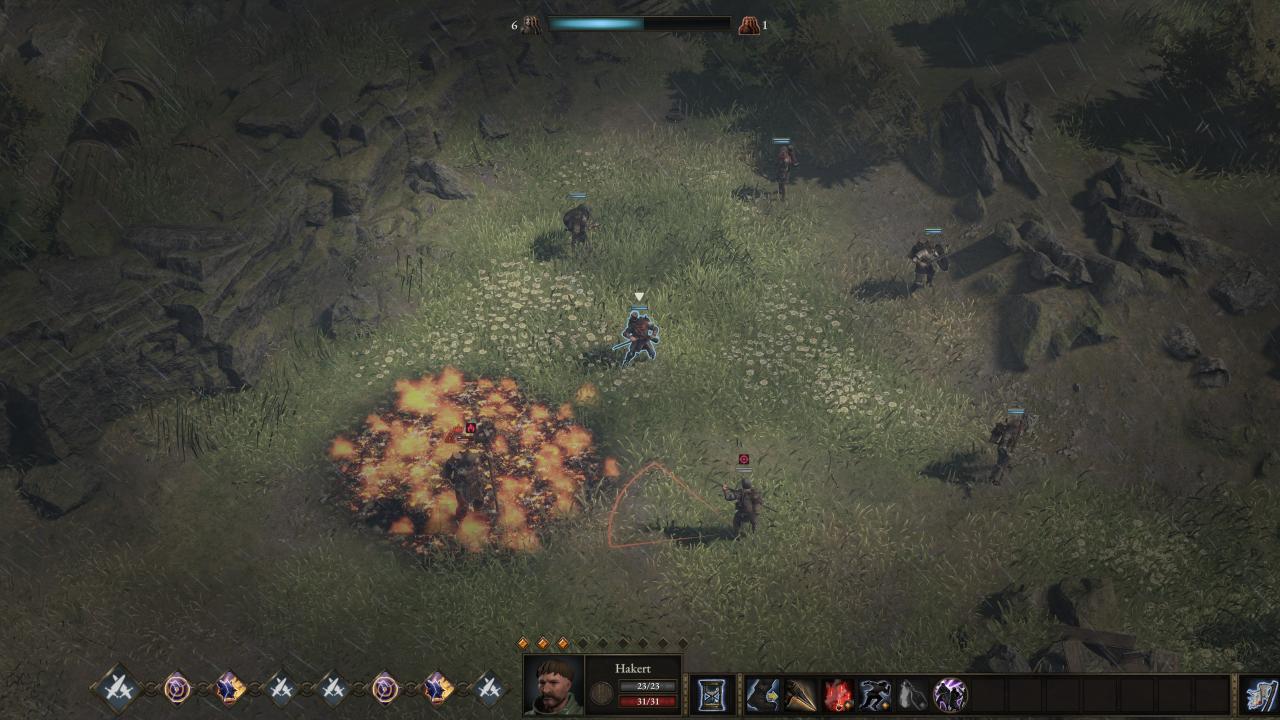The image size is (1280, 720).
Task: Select the yellow-arrow movement ability icon
Action: pos(763,694)
